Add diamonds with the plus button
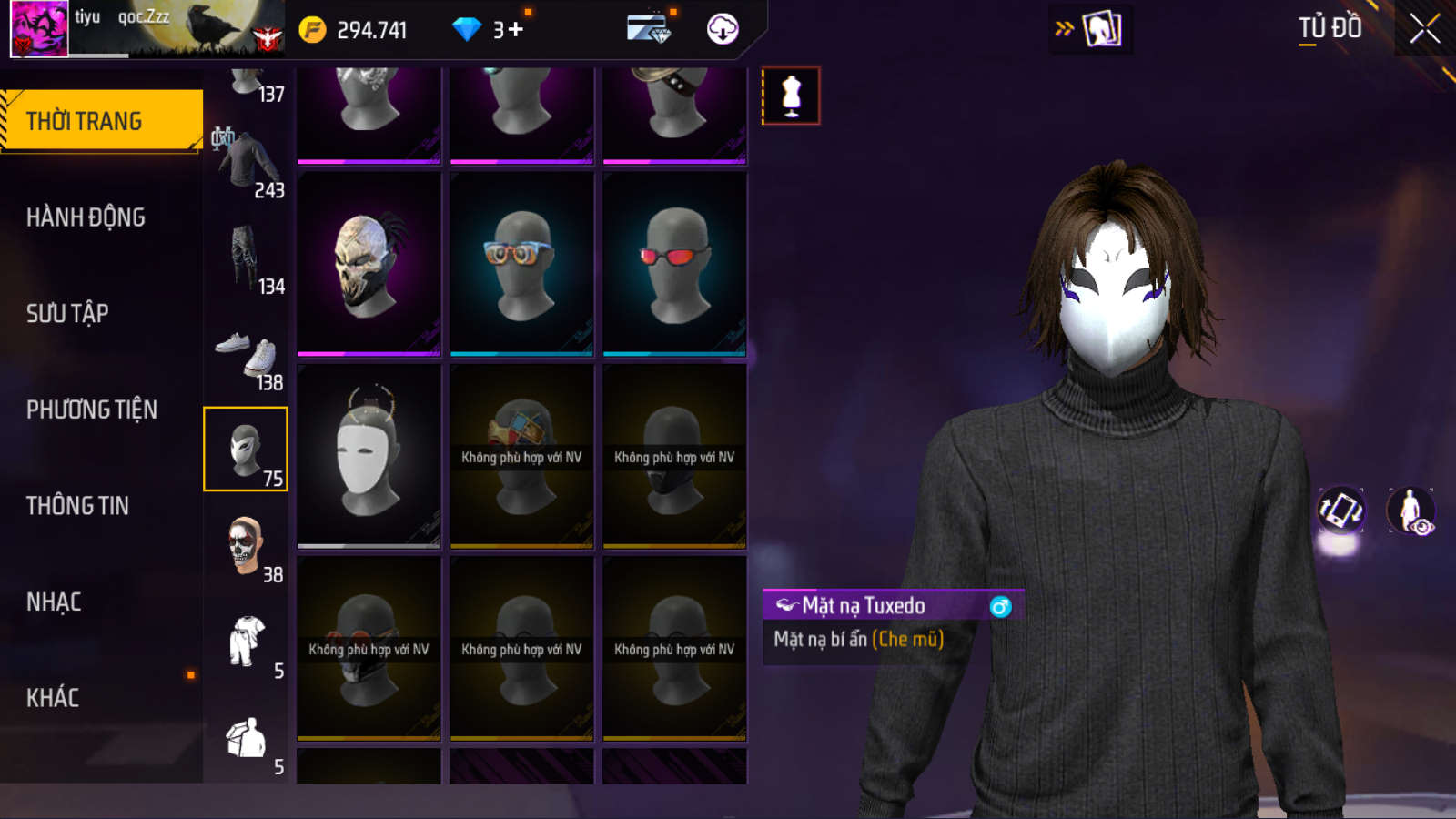Screen dimensions: 1456x819 click(x=515, y=30)
